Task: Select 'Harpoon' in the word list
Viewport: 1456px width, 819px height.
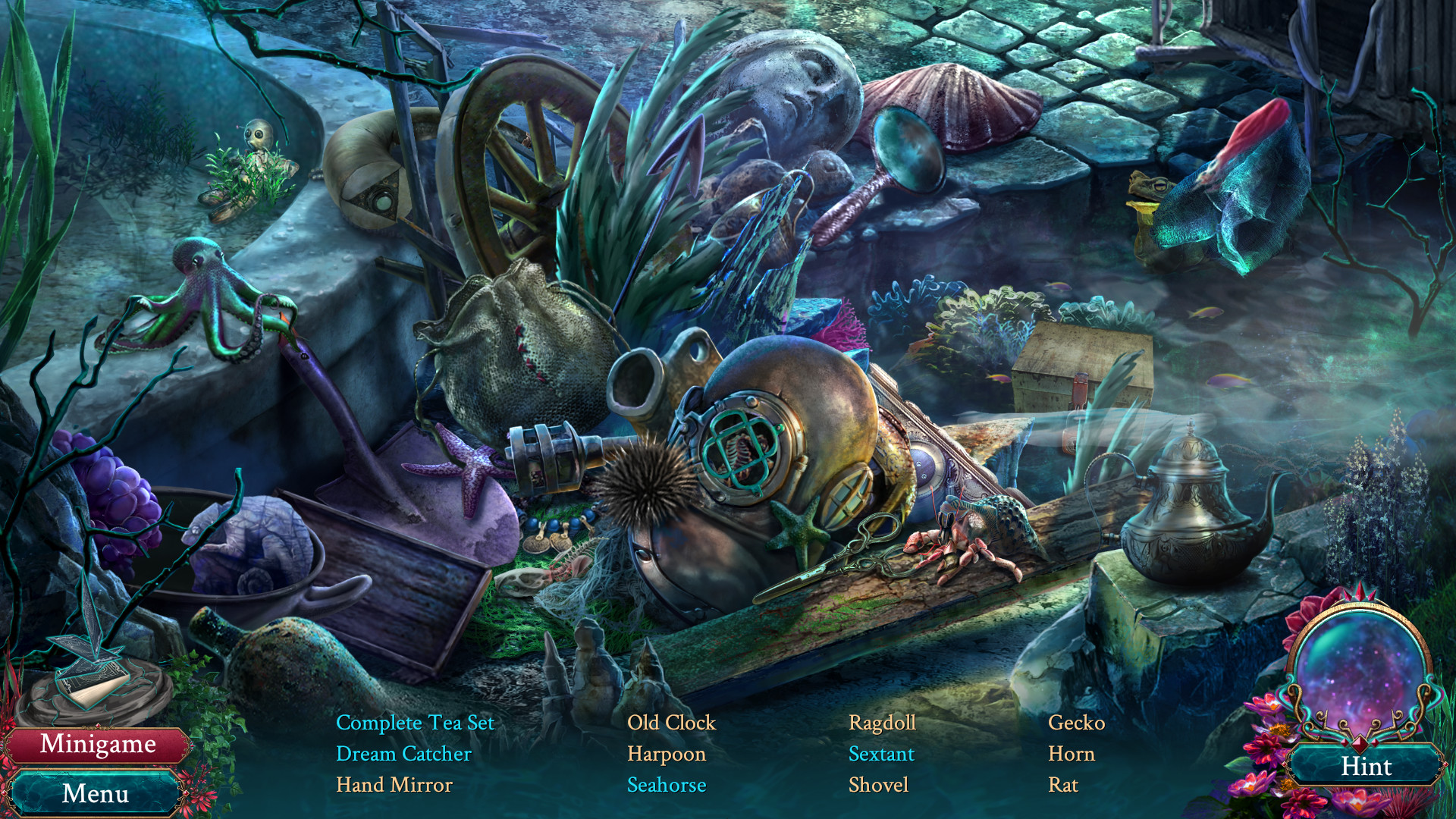Action: [667, 754]
